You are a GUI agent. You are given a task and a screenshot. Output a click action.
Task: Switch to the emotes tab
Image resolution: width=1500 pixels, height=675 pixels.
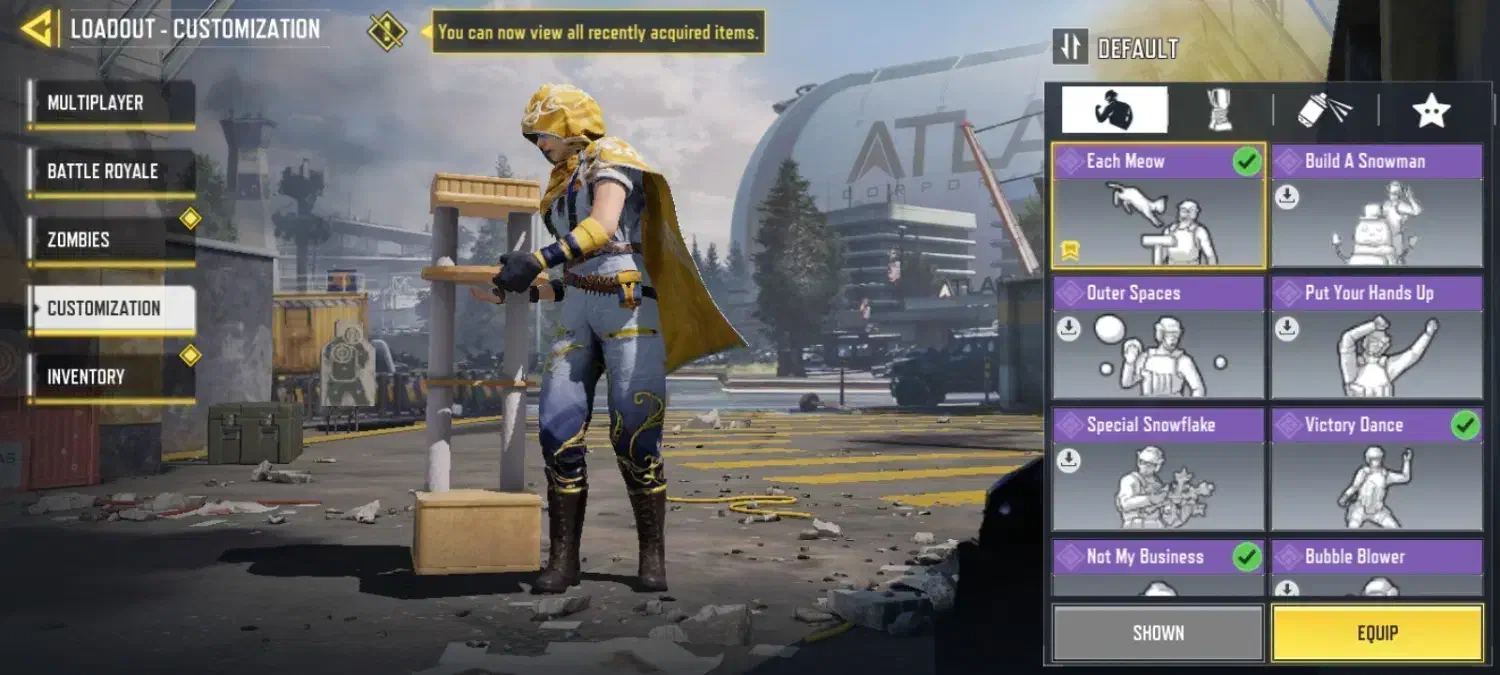(x=1114, y=110)
